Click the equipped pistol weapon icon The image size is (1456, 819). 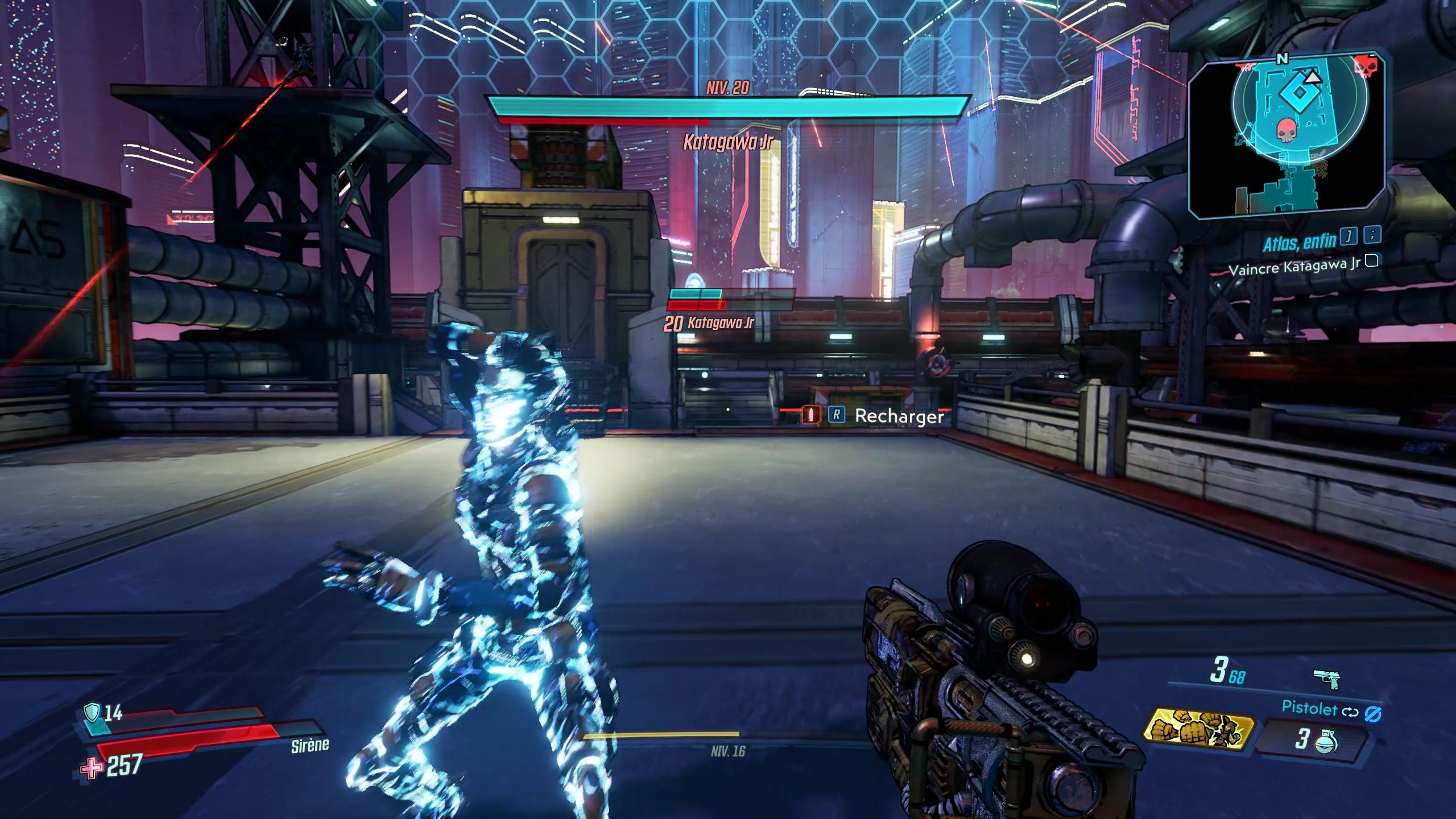point(1326,679)
